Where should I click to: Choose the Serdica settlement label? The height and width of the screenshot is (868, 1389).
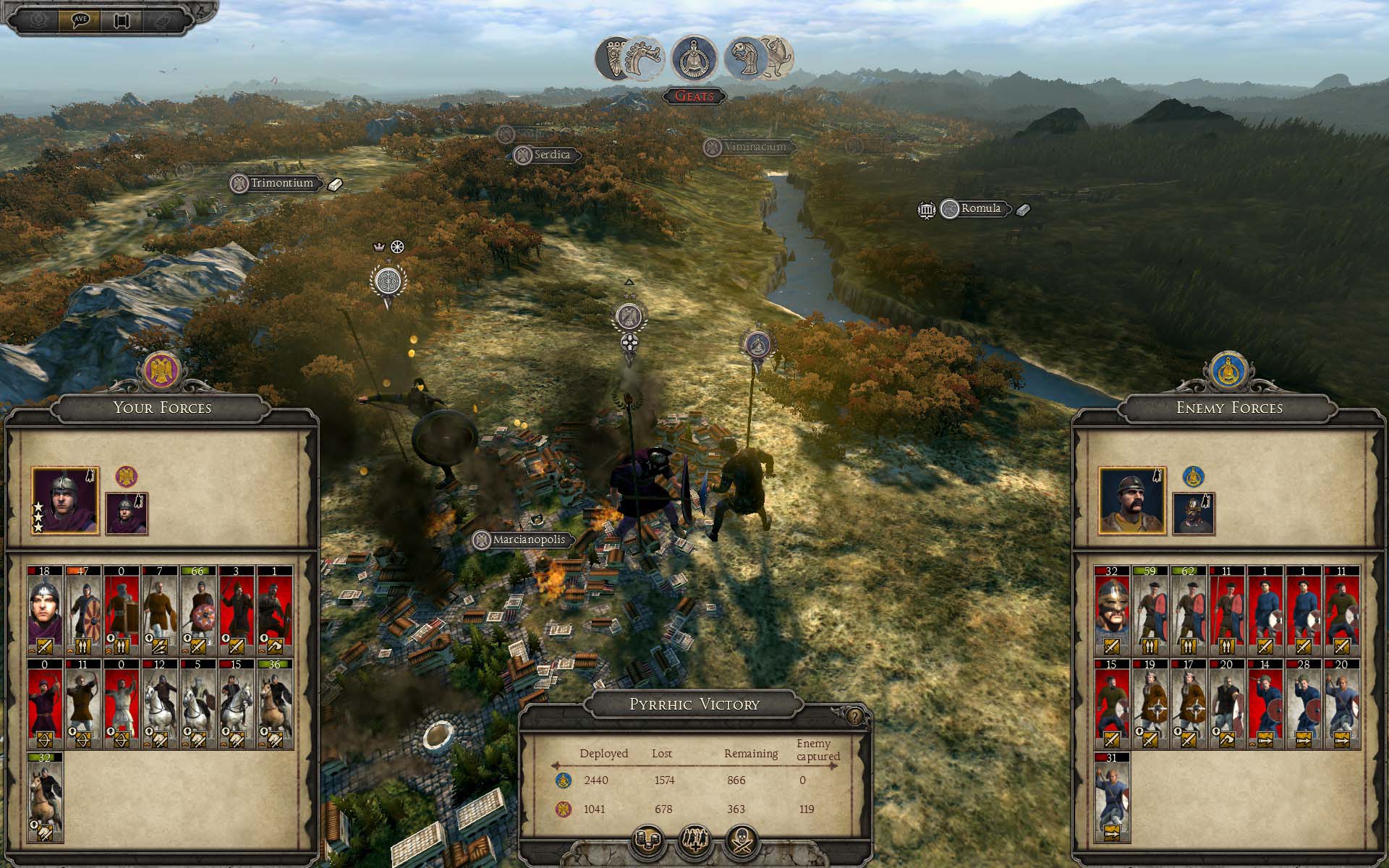[551, 154]
